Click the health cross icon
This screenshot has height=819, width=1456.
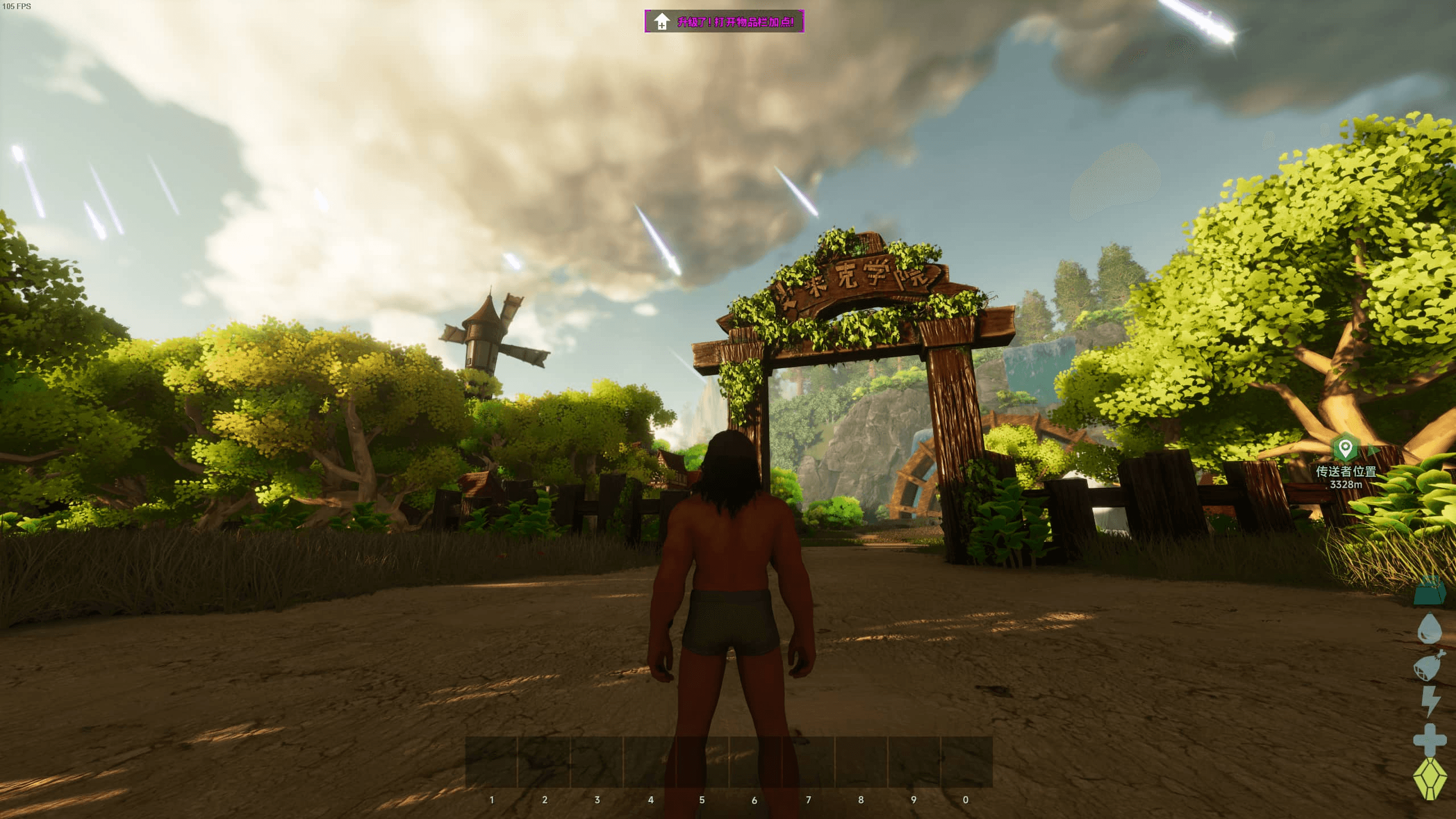[x=1430, y=739]
